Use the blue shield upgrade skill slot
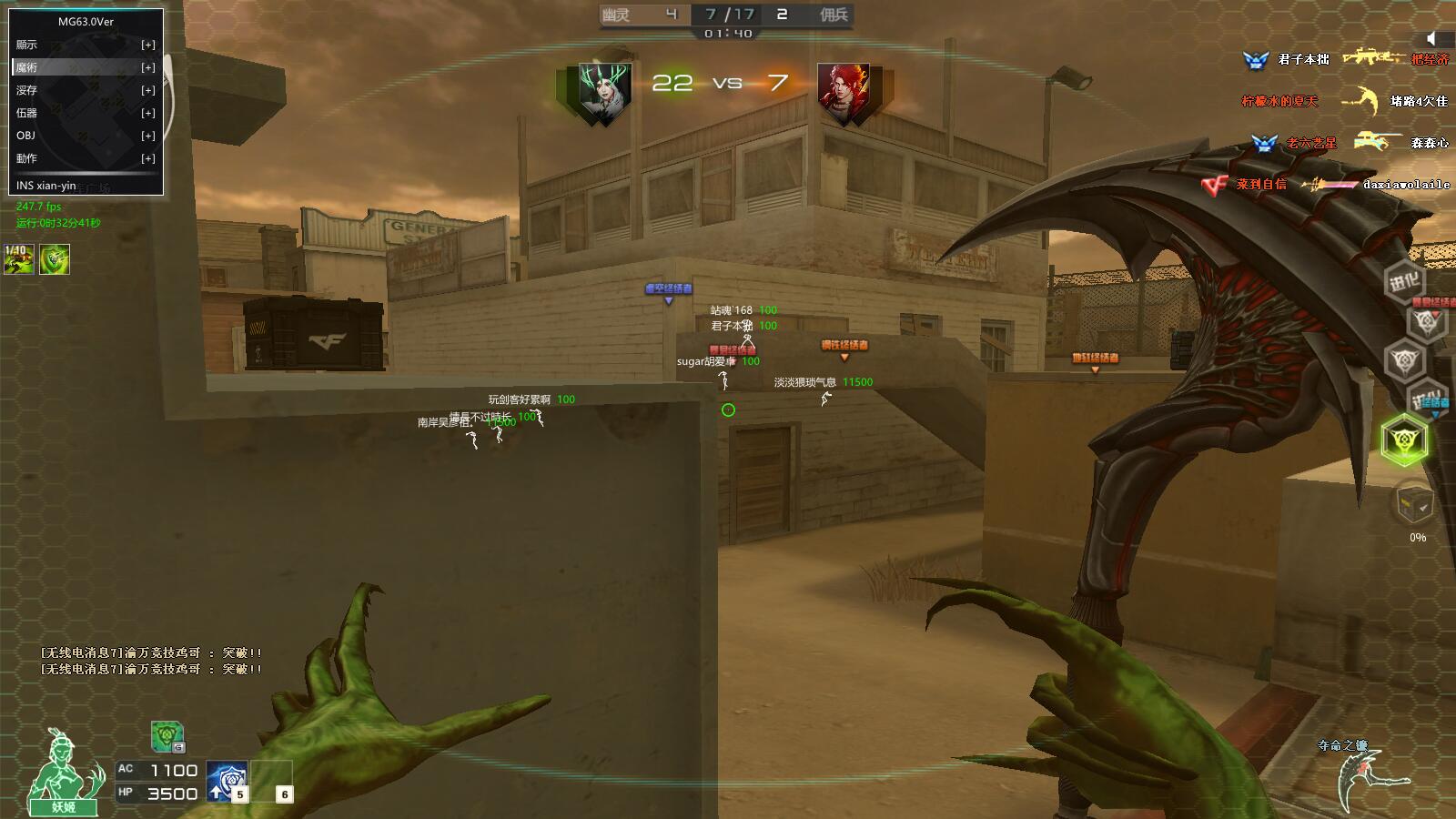The height and width of the screenshot is (819, 1456). click(226, 782)
